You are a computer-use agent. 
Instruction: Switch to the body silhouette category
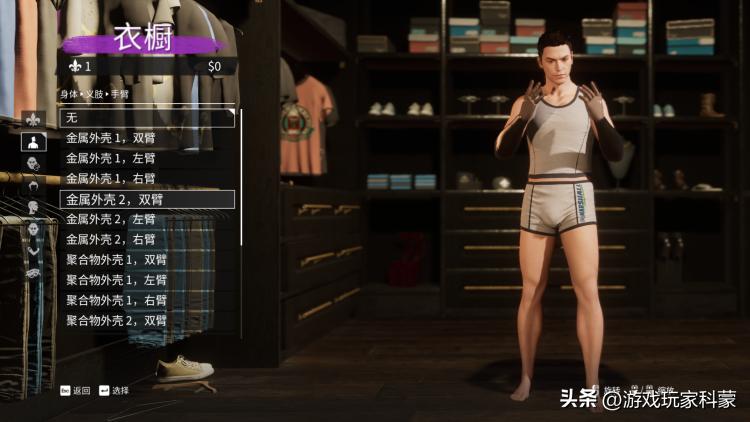point(32,139)
